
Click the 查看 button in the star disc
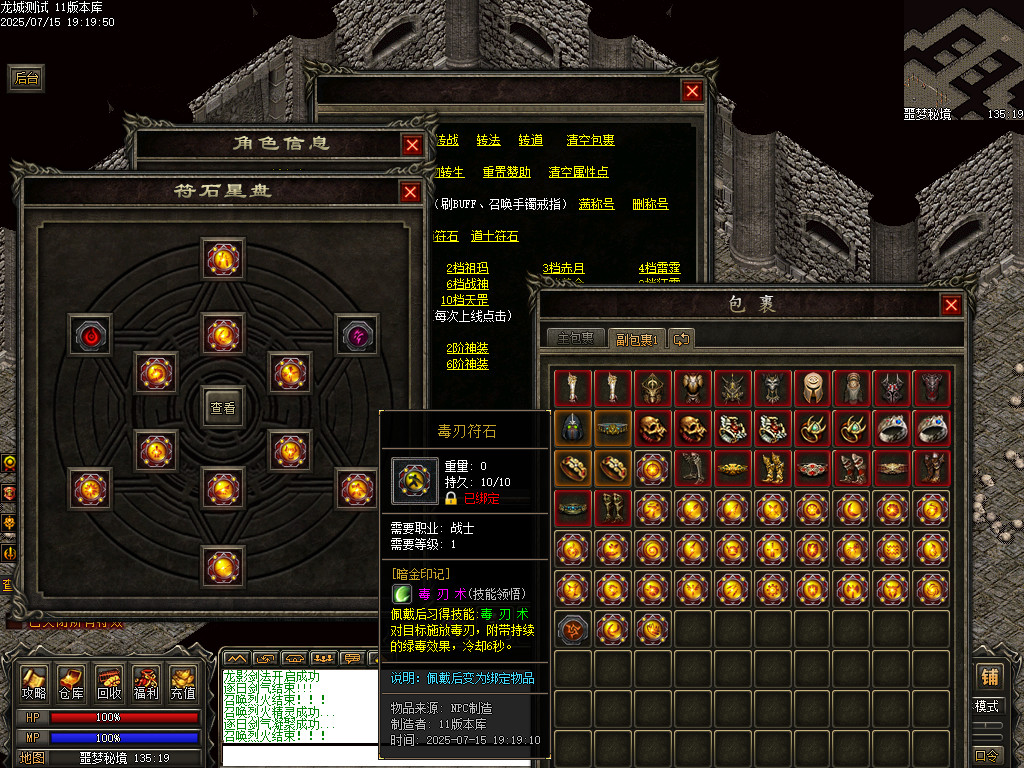coord(222,407)
